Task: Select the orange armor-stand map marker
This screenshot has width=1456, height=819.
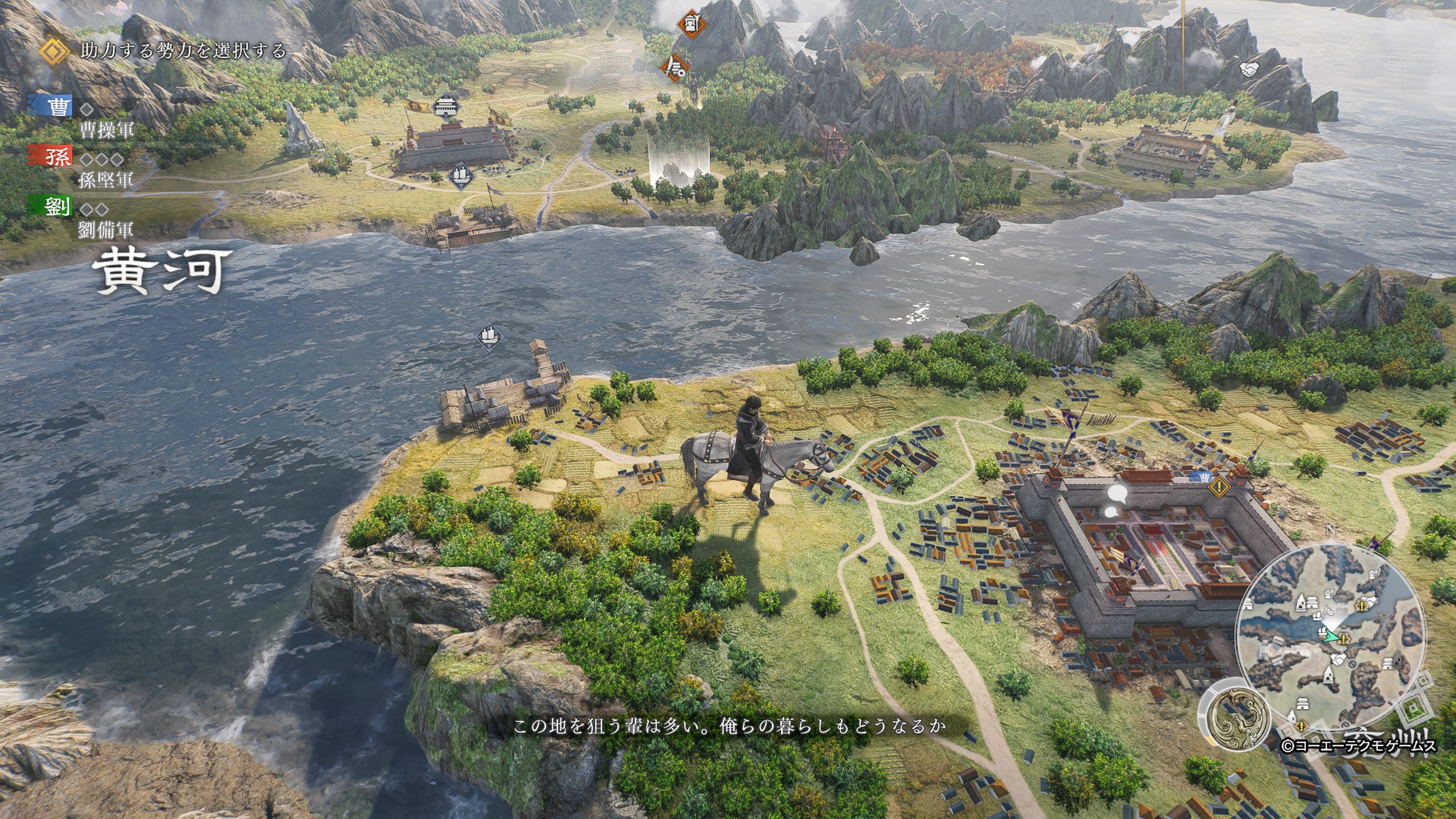Action: pyautogui.click(x=691, y=24)
